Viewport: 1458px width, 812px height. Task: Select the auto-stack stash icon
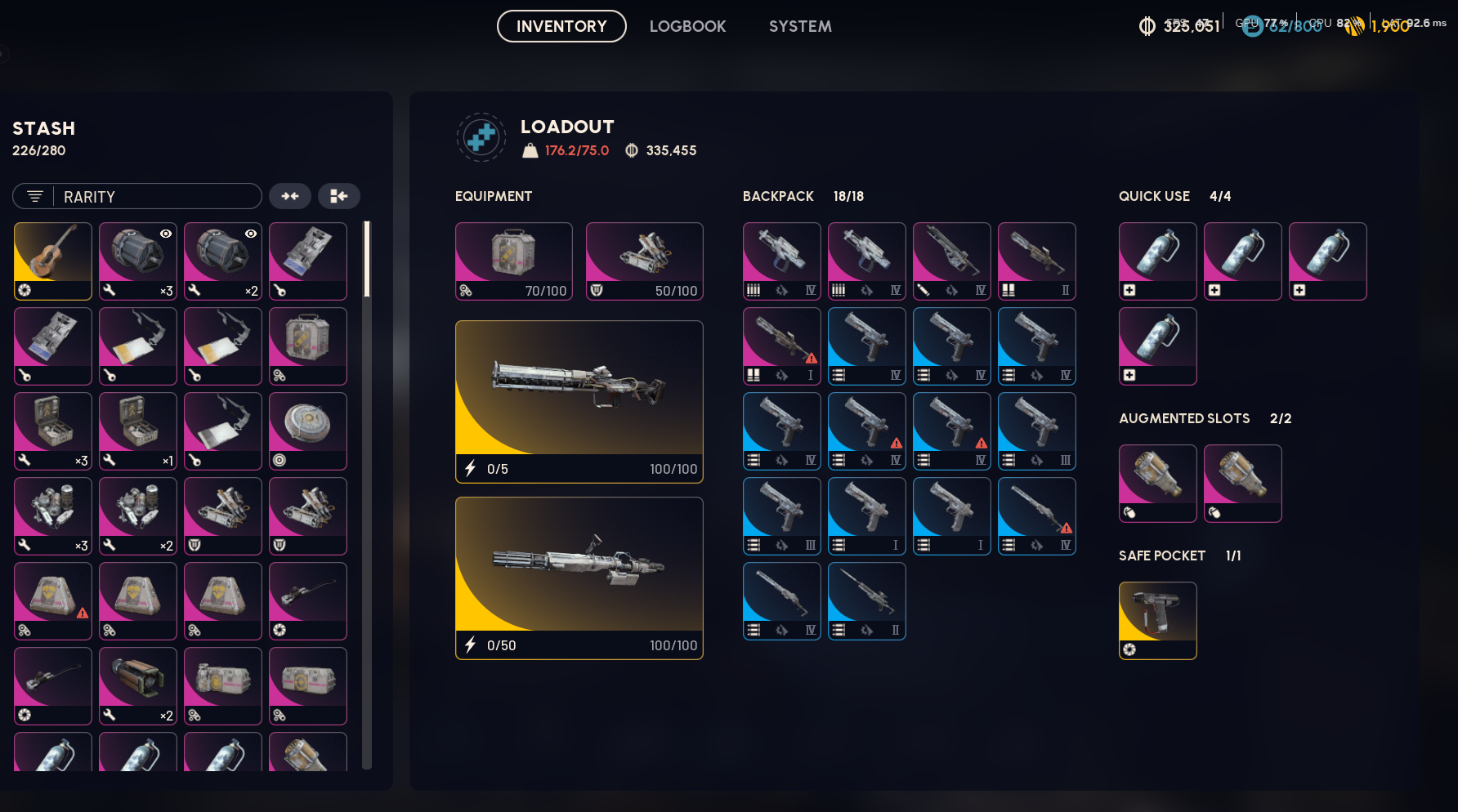290,196
